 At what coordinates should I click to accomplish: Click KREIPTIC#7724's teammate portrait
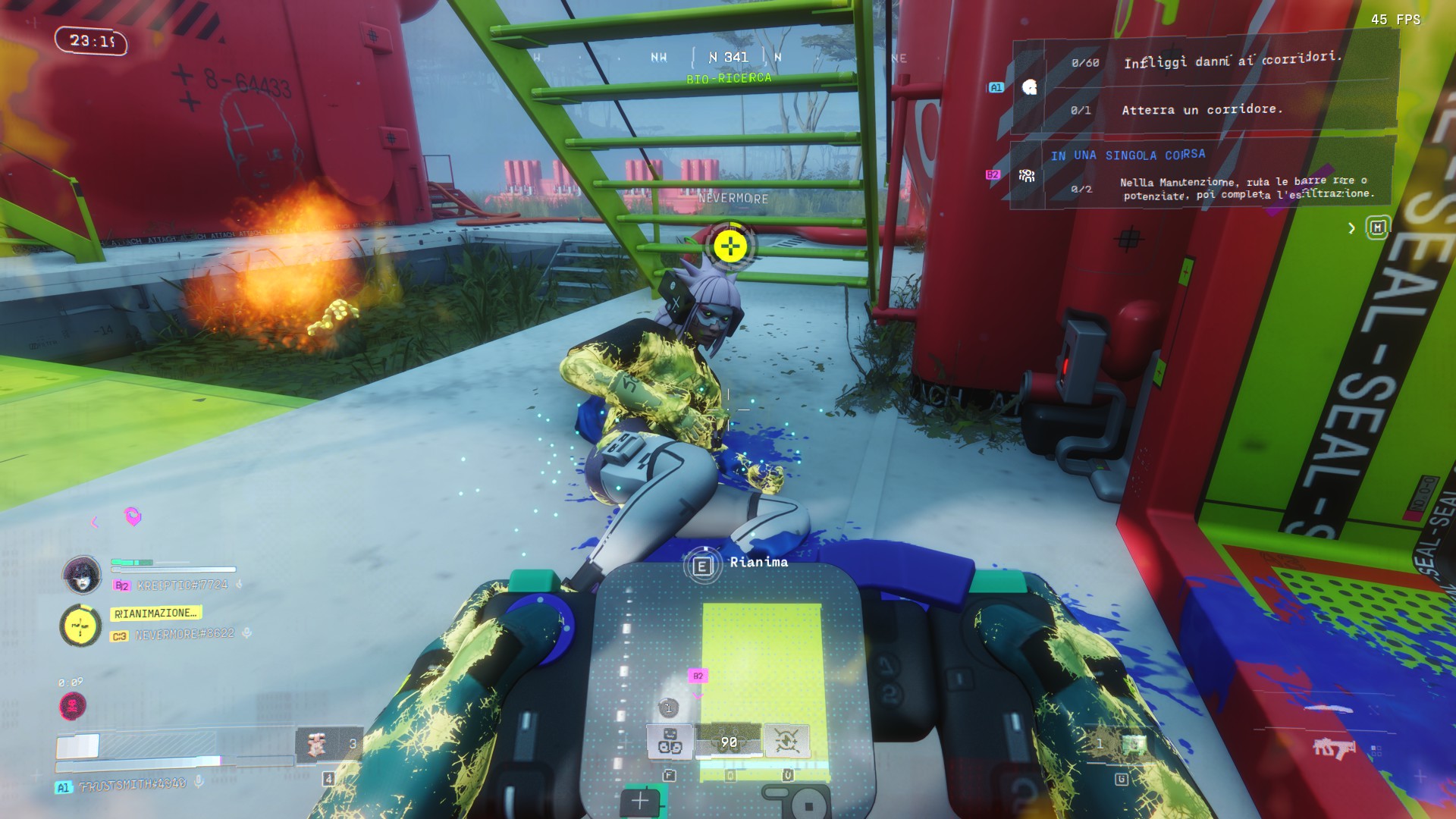(82, 575)
